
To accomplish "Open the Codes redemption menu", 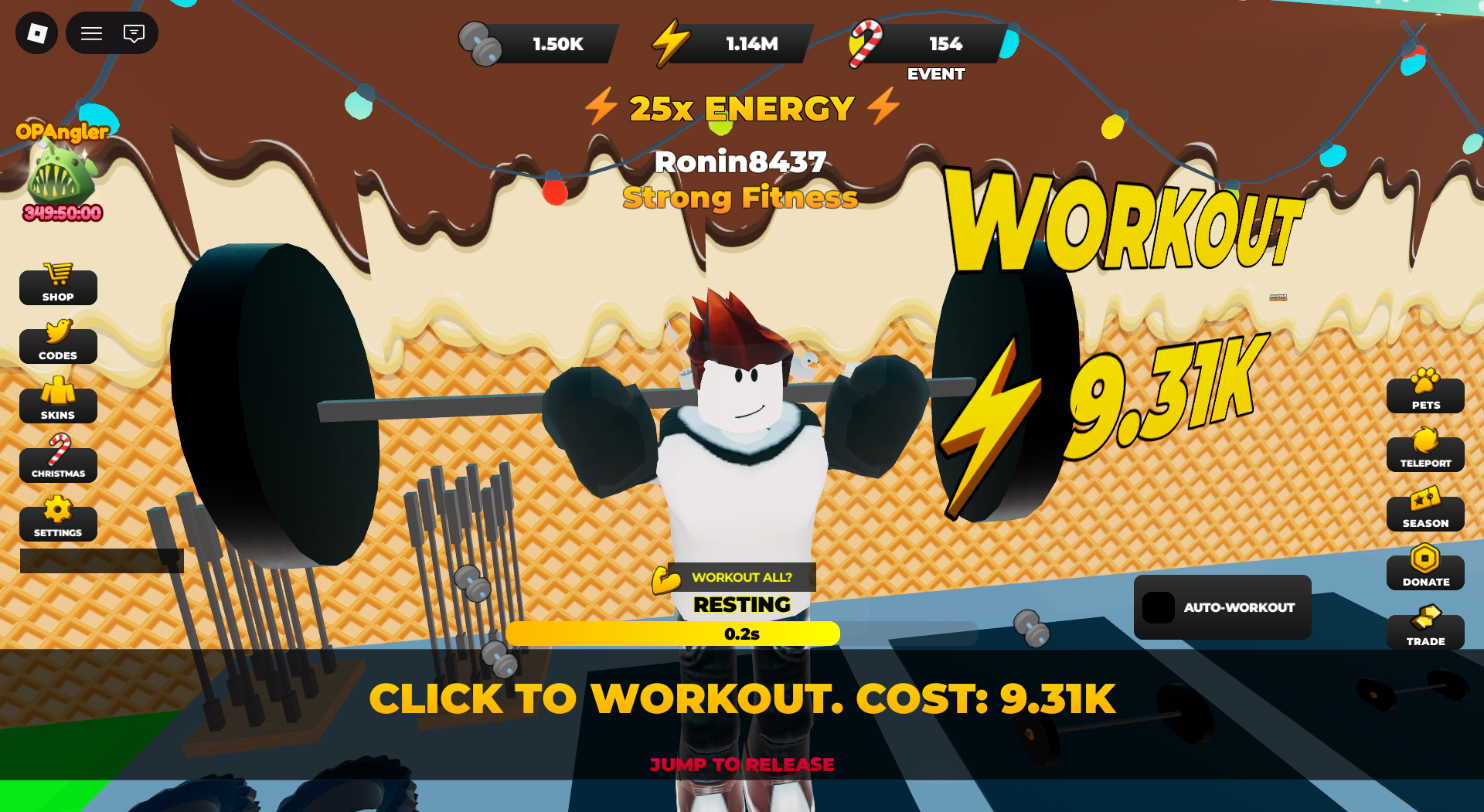I will (x=58, y=345).
